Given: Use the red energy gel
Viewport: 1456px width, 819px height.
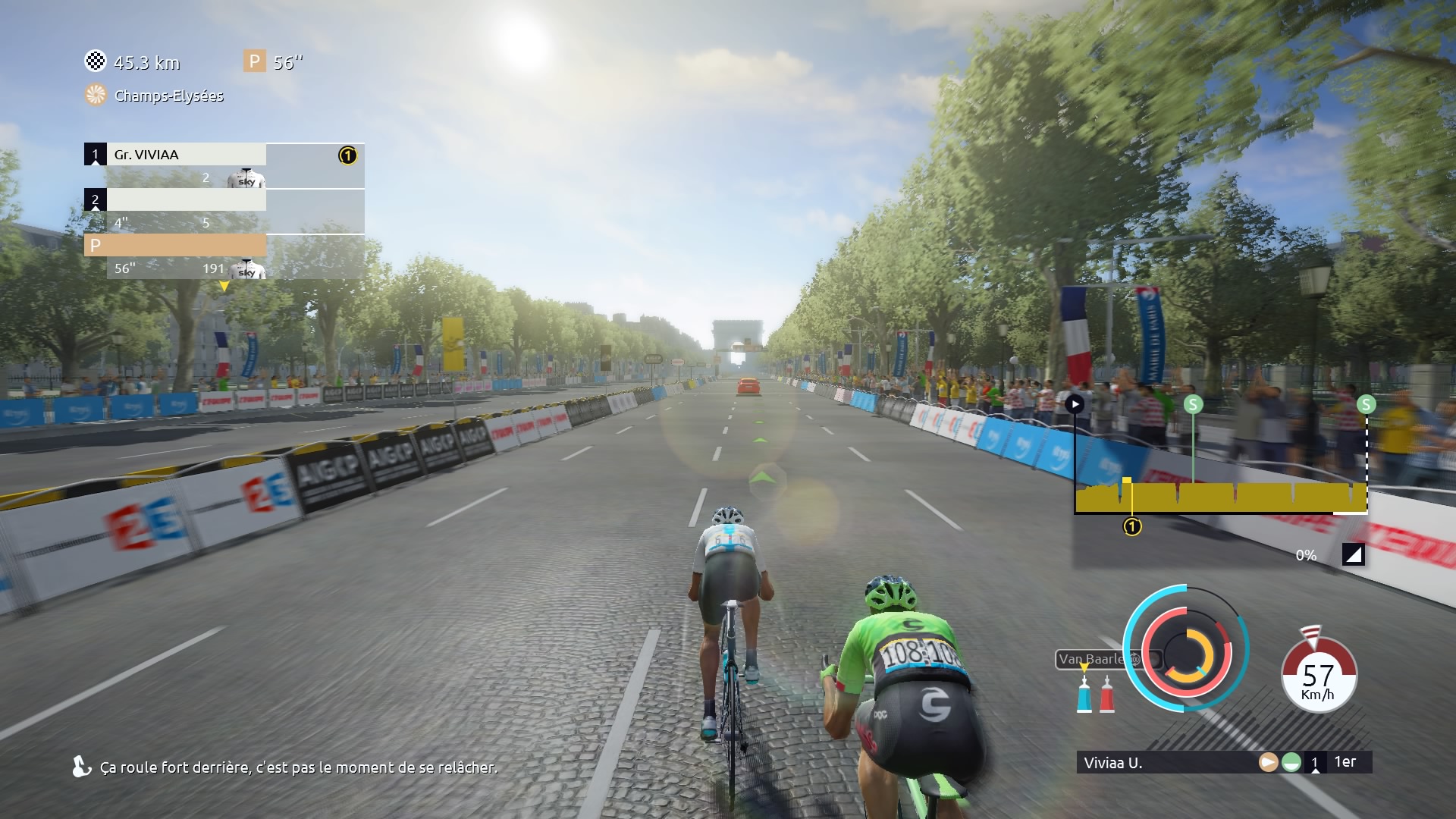Looking at the screenshot, I should pos(1107,694).
